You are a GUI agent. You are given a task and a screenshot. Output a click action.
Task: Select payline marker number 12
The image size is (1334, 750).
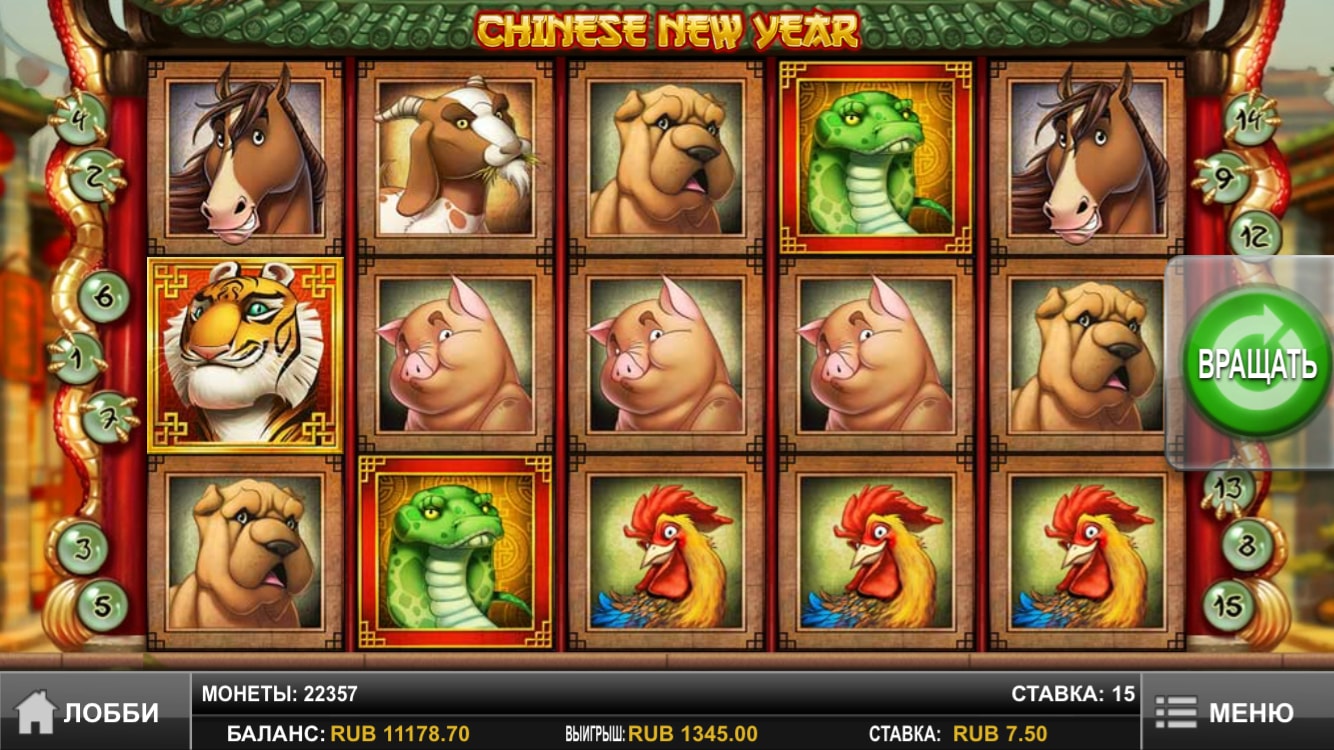[x=1254, y=236]
